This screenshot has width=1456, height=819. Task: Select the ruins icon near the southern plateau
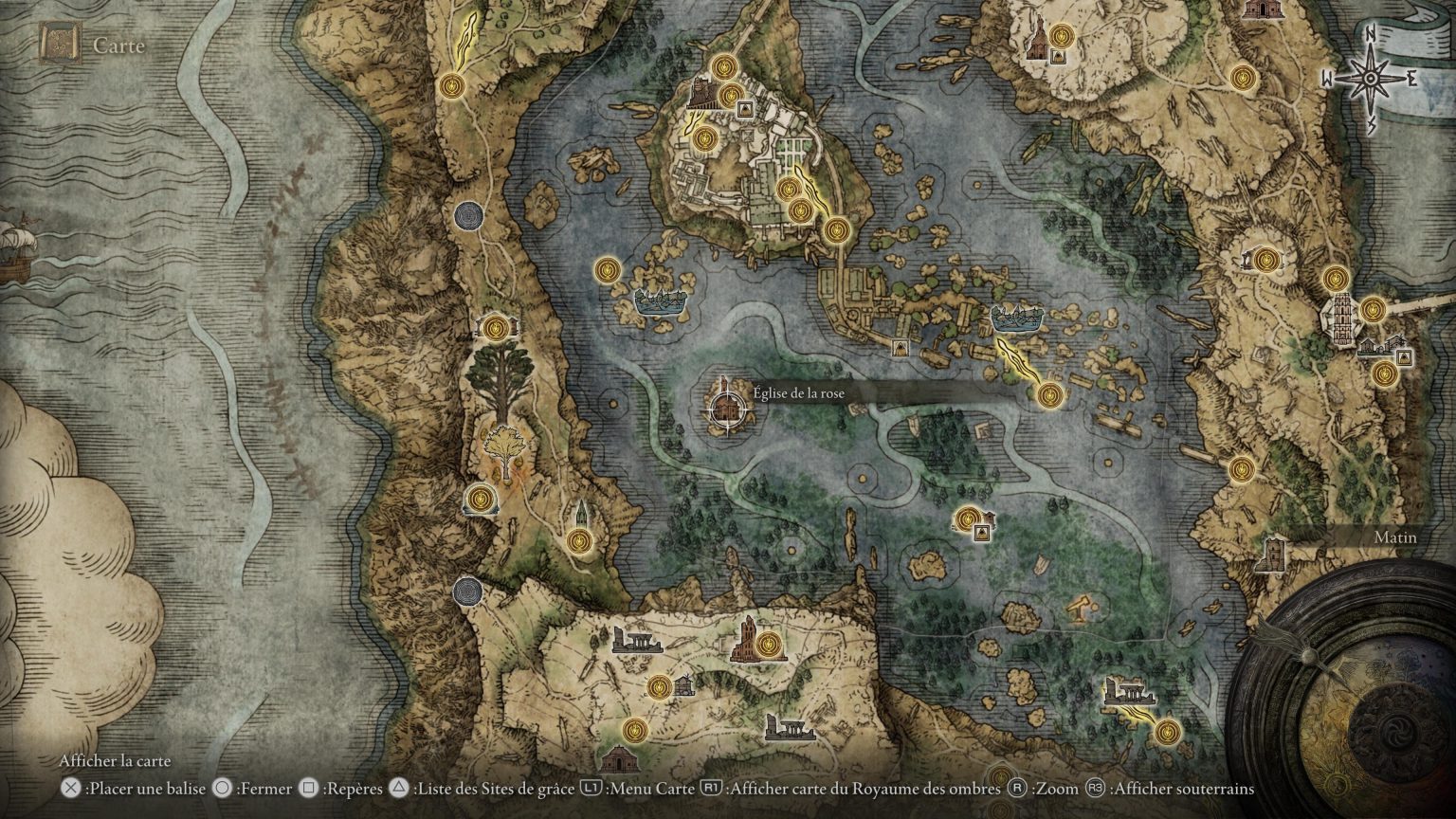point(640,640)
